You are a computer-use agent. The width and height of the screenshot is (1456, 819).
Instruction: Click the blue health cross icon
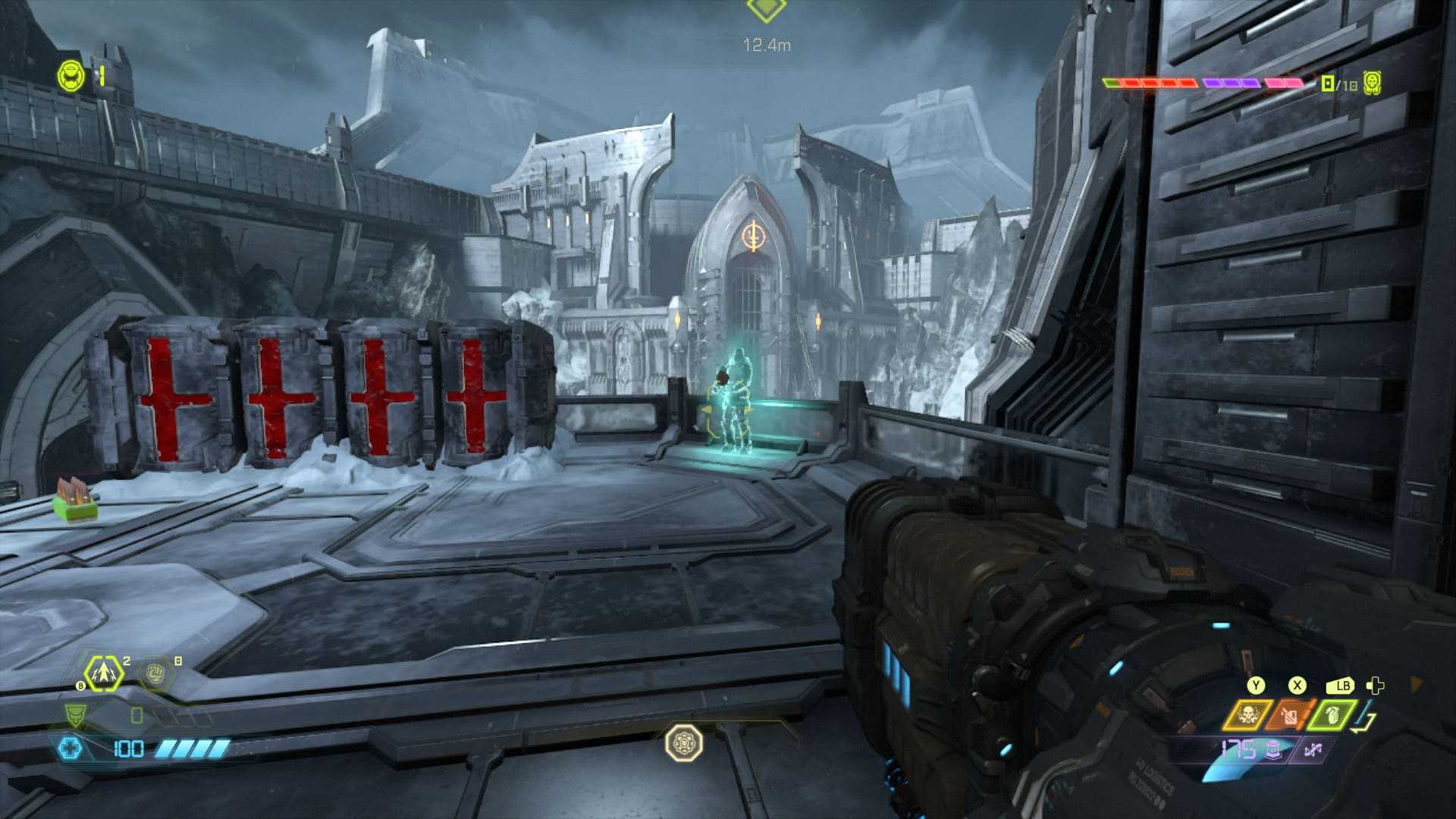click(70, 749)
